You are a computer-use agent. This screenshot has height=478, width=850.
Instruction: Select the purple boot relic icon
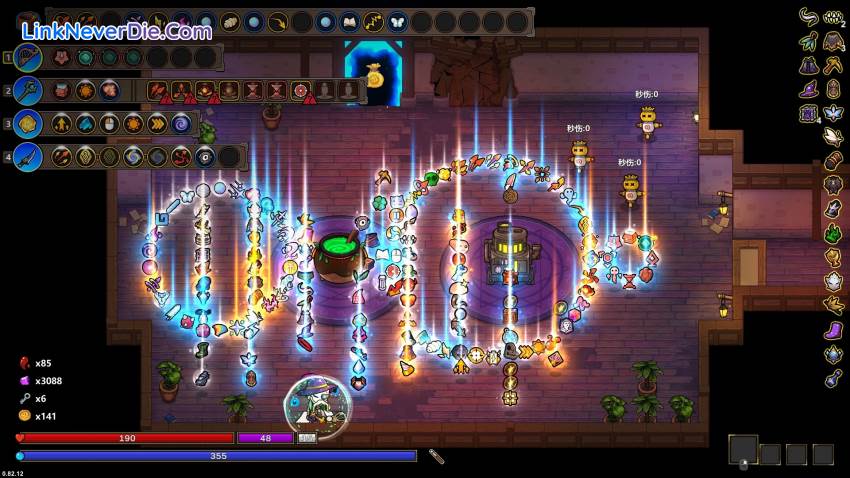[x=832, y=330]
